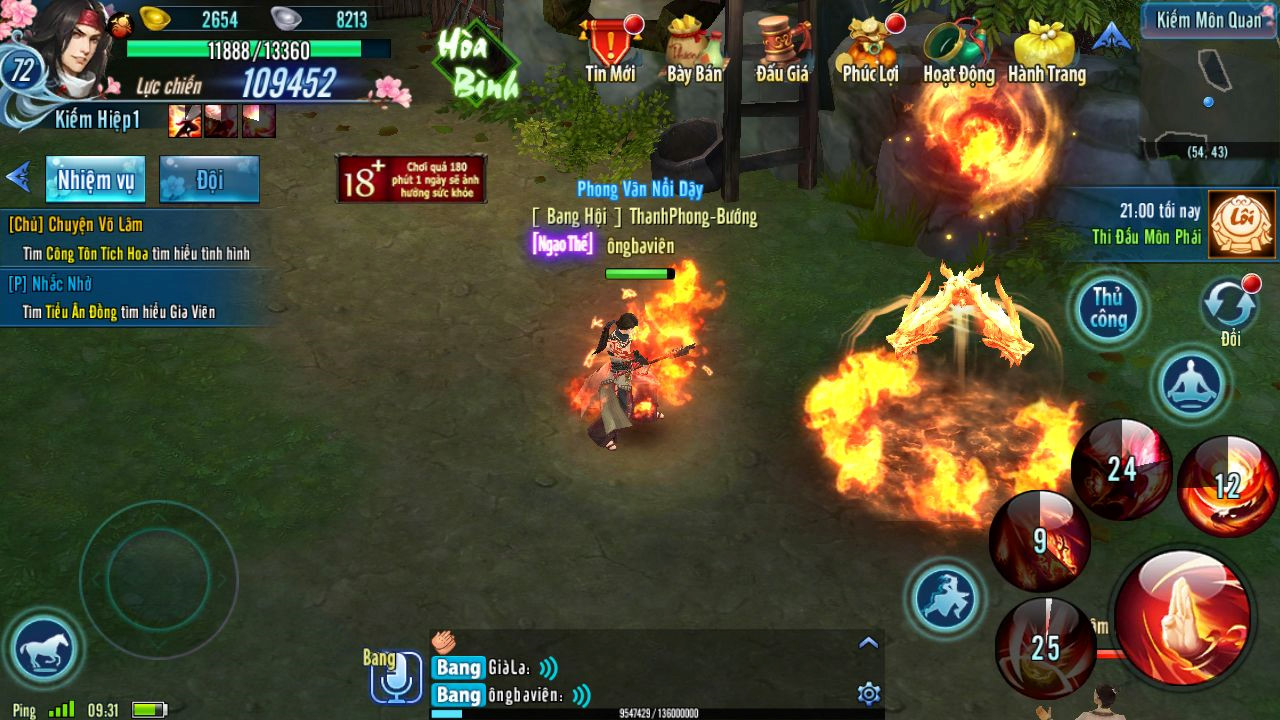
Task: Select the Chuyện Võ Lâm main quest
Action: [x=130, y=239]
